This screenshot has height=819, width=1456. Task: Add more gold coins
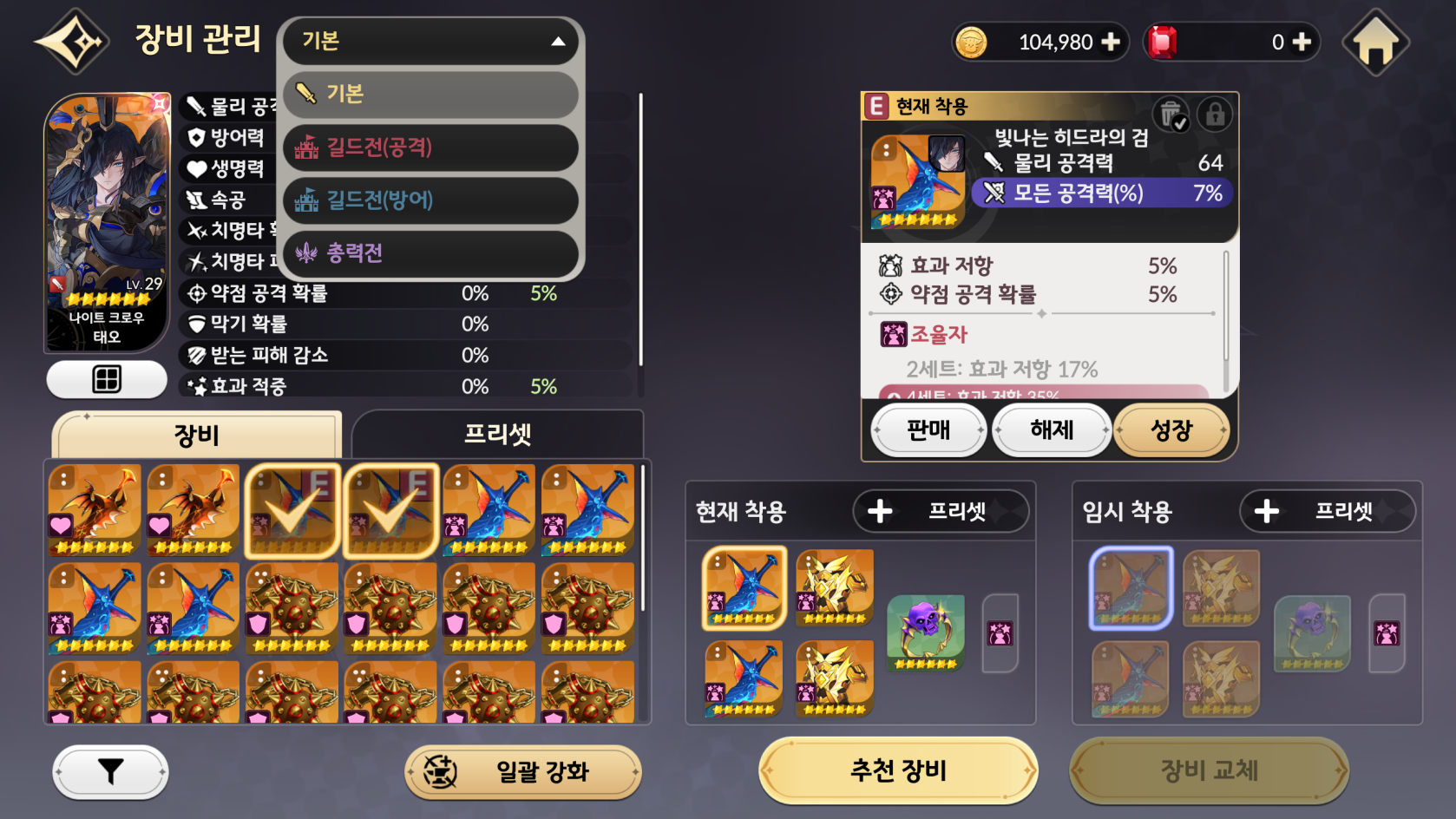1111,42
